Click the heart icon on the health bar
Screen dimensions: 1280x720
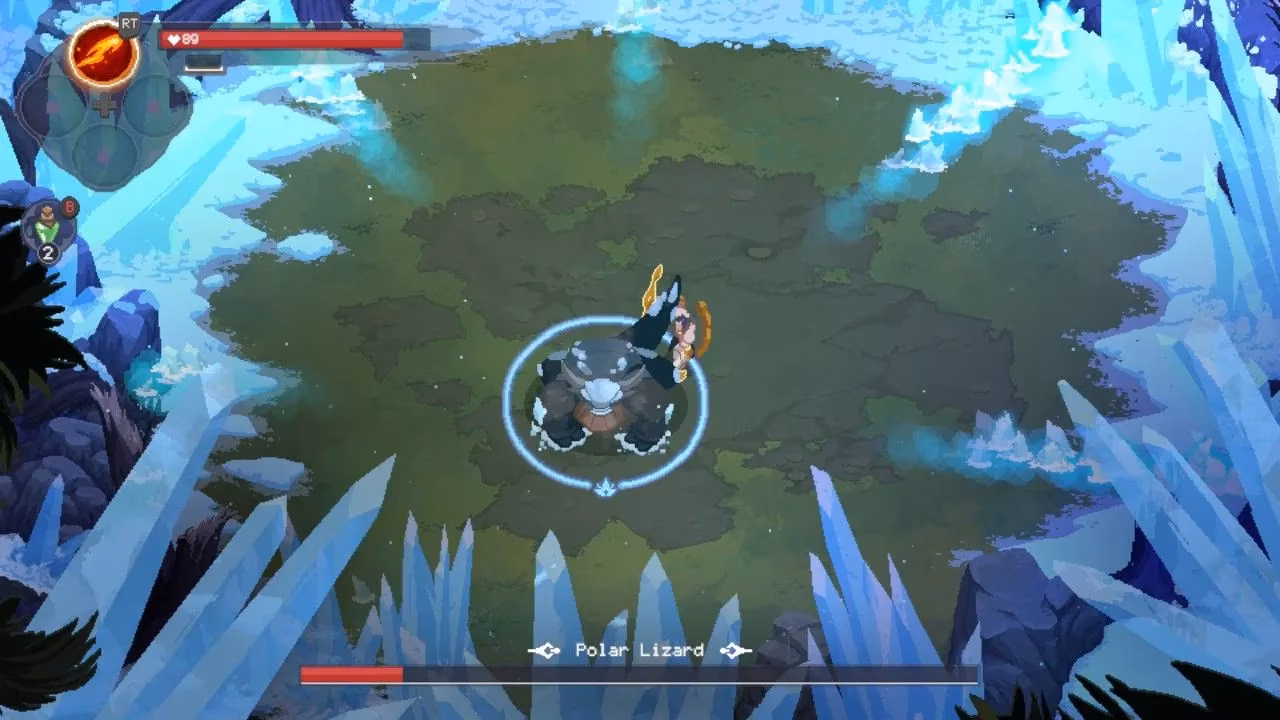pos(173,38)
